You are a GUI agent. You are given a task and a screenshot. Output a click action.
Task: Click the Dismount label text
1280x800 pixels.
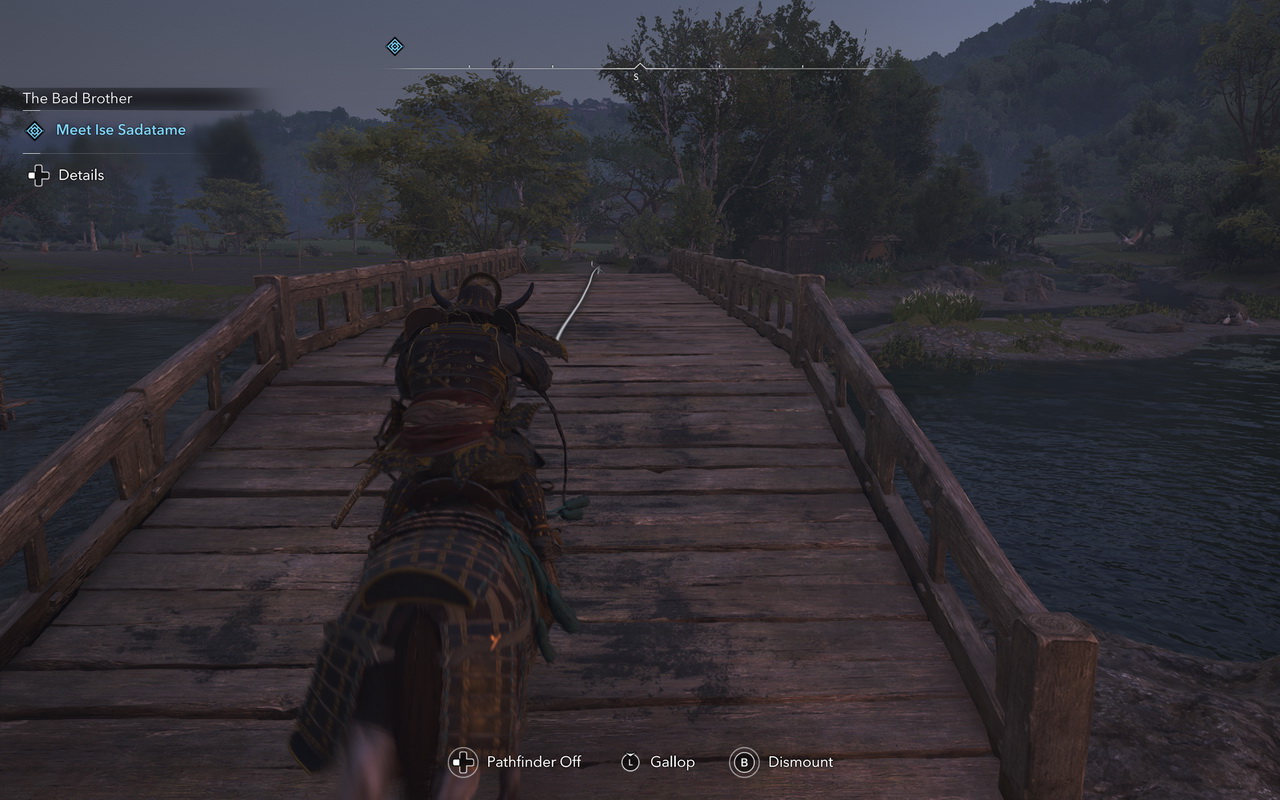(799, 762)
